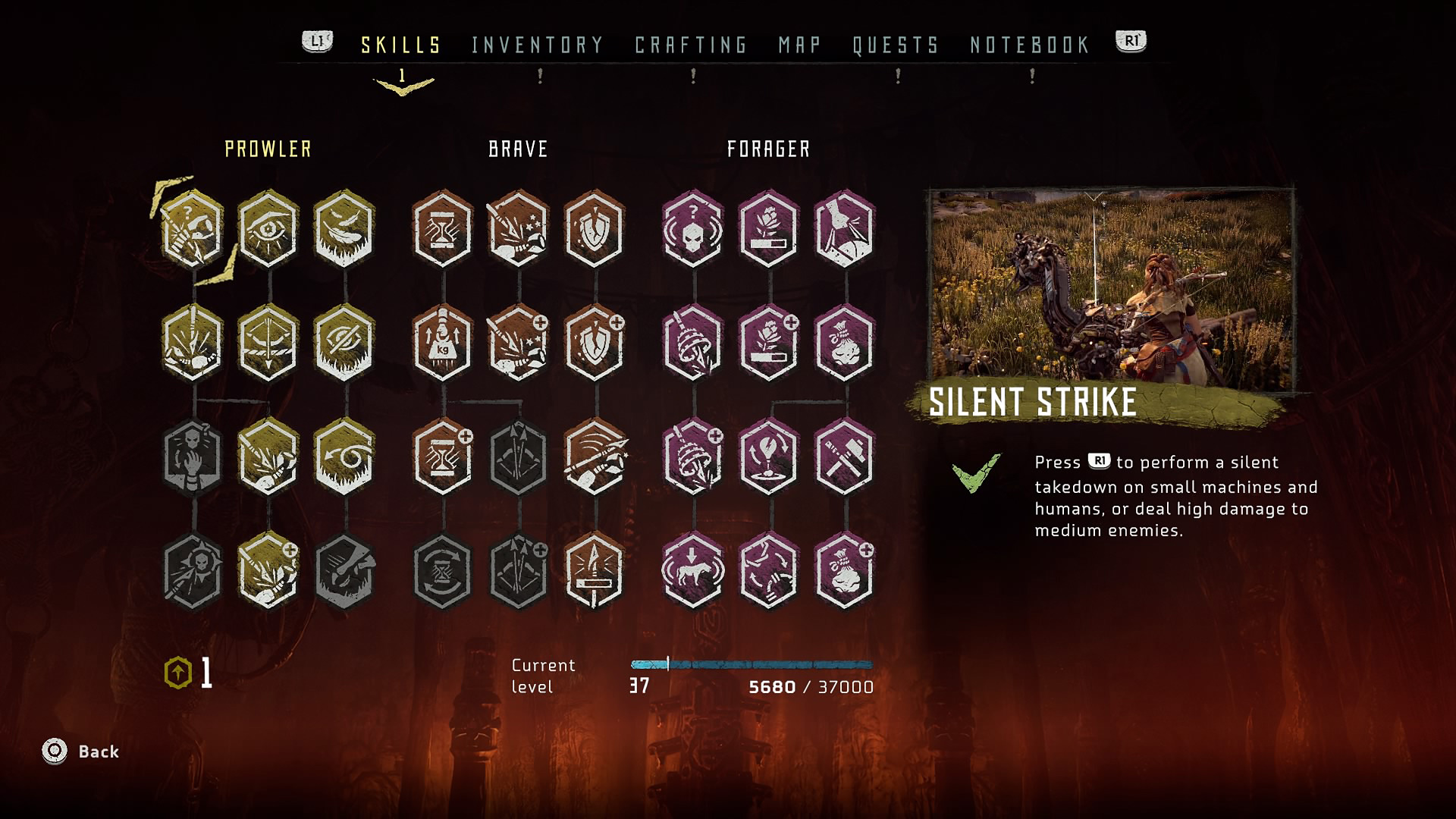Select the tied loot bag skill without plus
The image size is (1456, 819).
click(844, 344)
